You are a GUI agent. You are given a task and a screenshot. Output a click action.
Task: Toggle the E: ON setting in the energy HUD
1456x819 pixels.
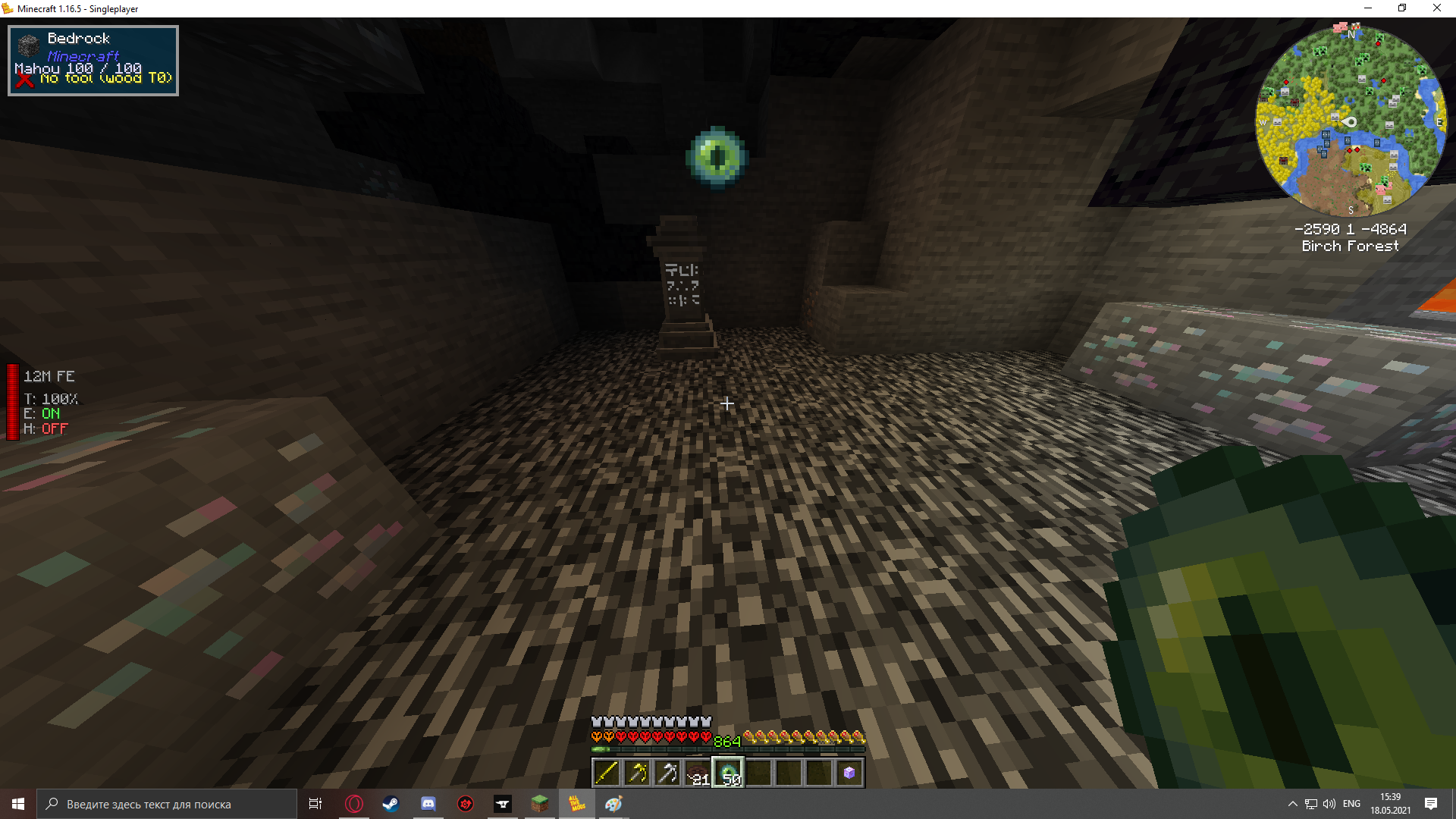[42, 413]
